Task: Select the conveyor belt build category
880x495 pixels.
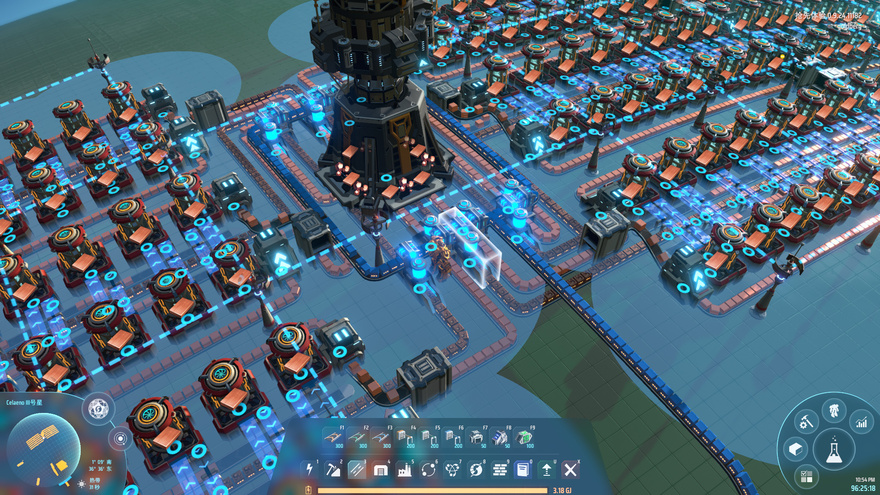Action: tap(357, 469)
